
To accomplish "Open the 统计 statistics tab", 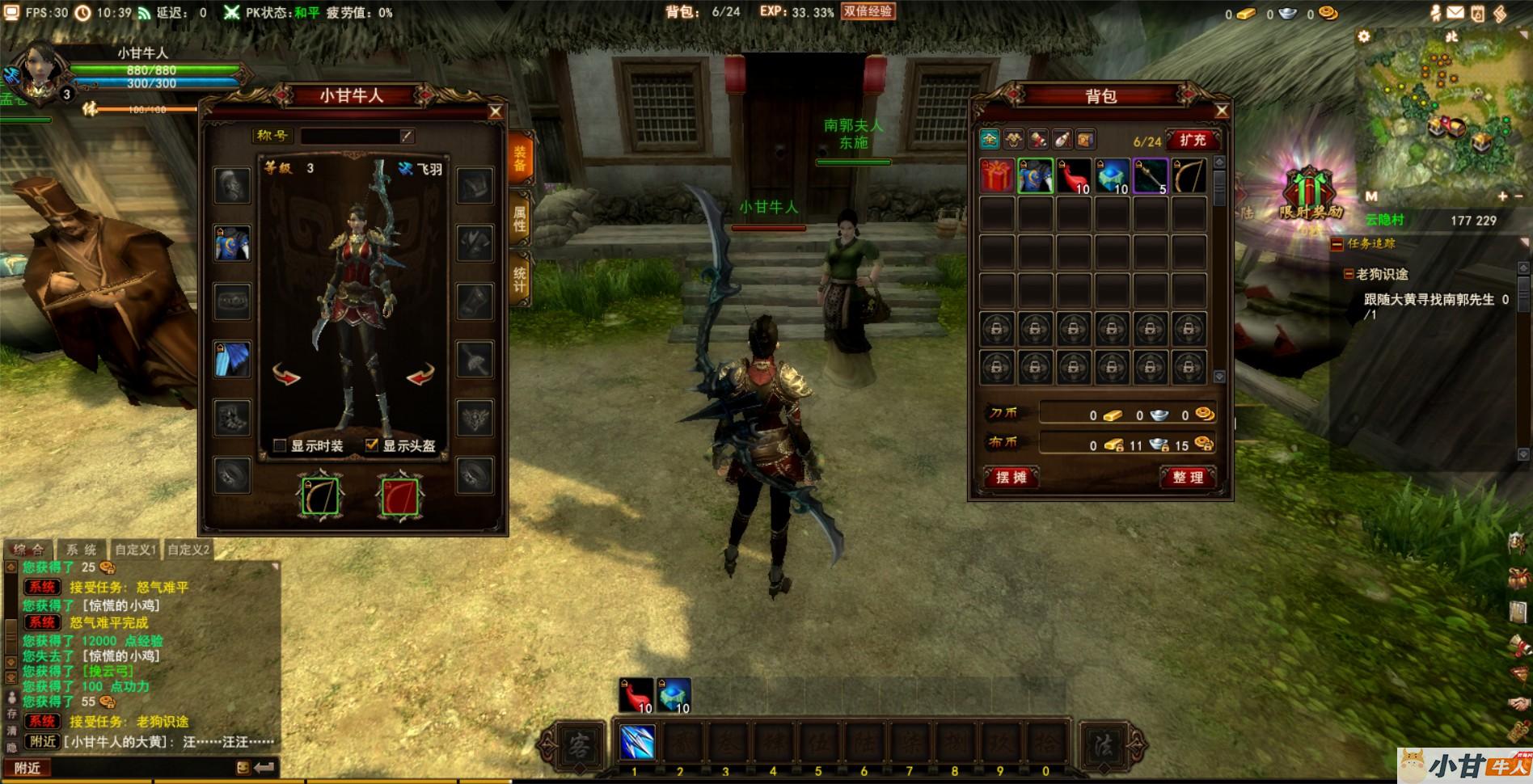I will pos(520,279).
